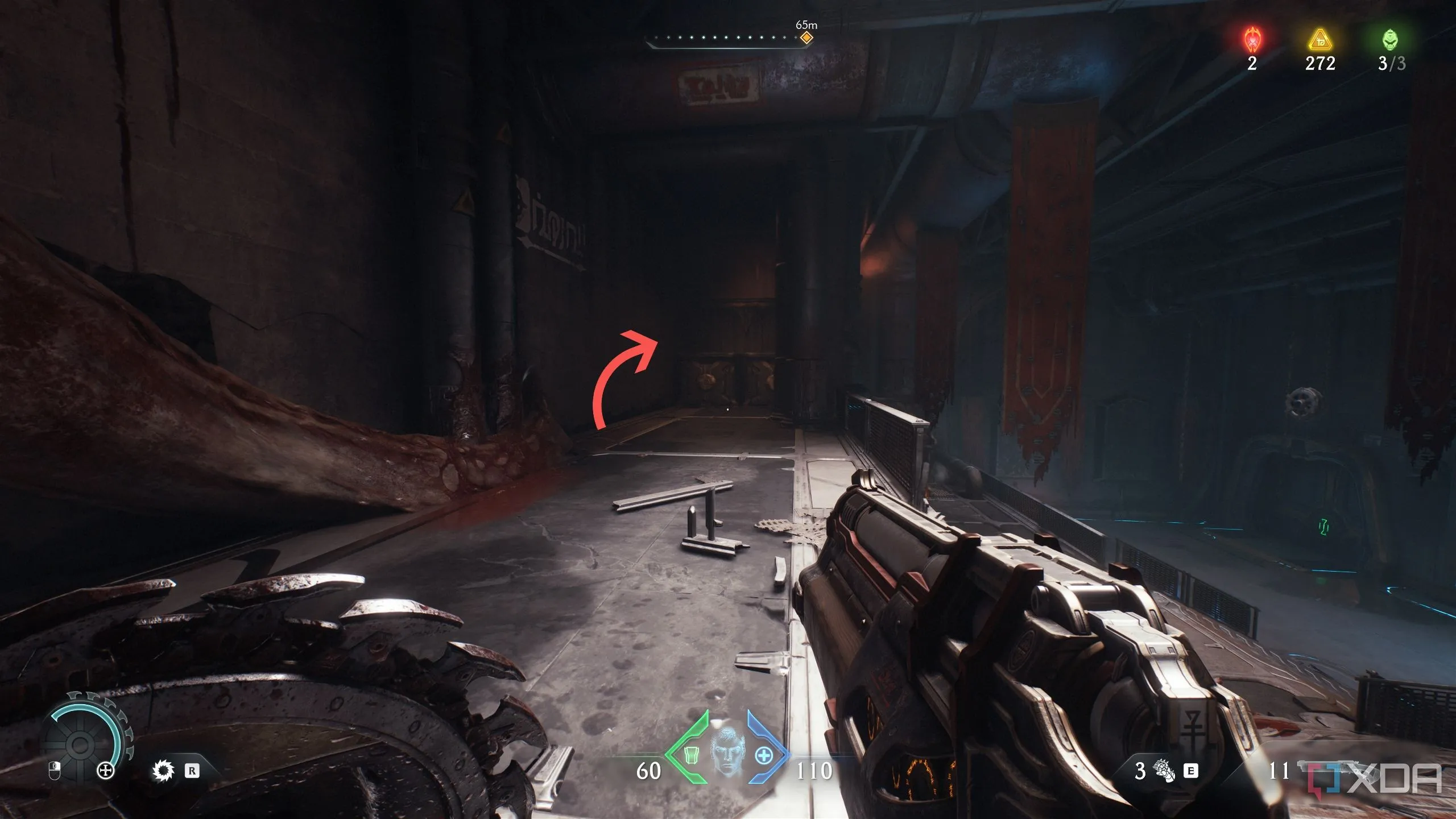Image resolution: width=1456 pixels, height=819 pixels.
Task: Click the orange diamond objective marker on compass
Action: (x=806, y=38)
